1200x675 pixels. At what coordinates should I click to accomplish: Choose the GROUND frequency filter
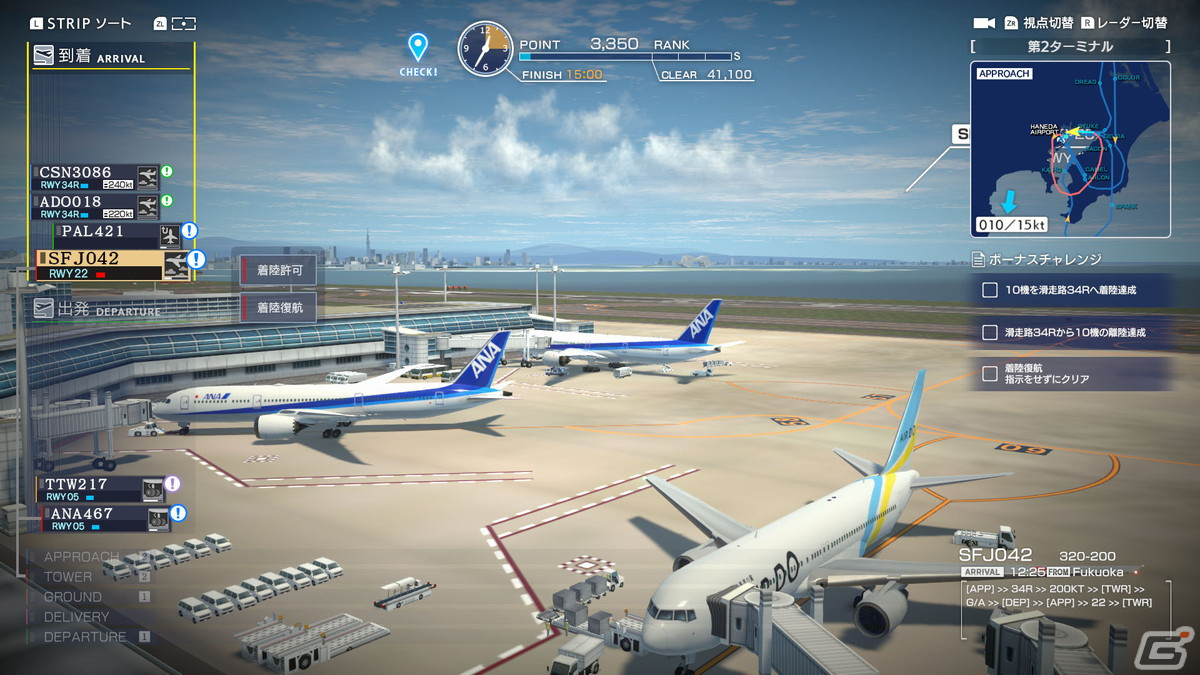tap(73, 597)
